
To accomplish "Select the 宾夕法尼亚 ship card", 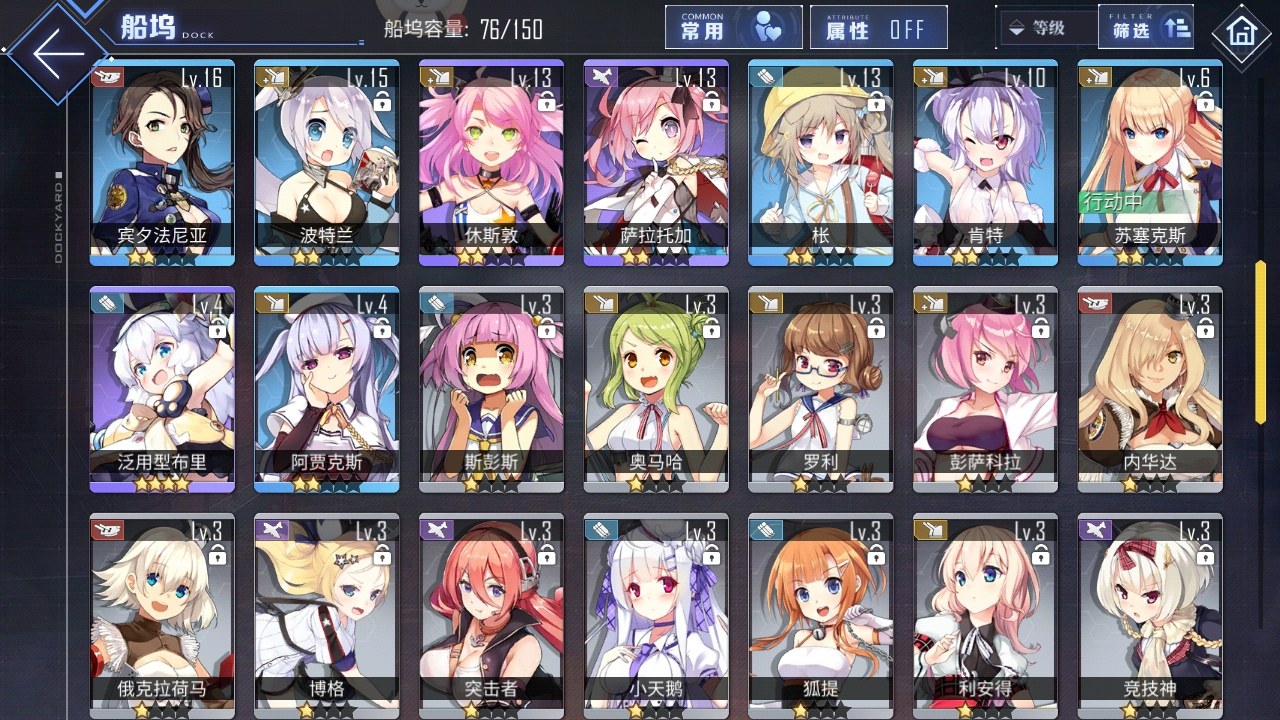I will (x=162, y=162).
